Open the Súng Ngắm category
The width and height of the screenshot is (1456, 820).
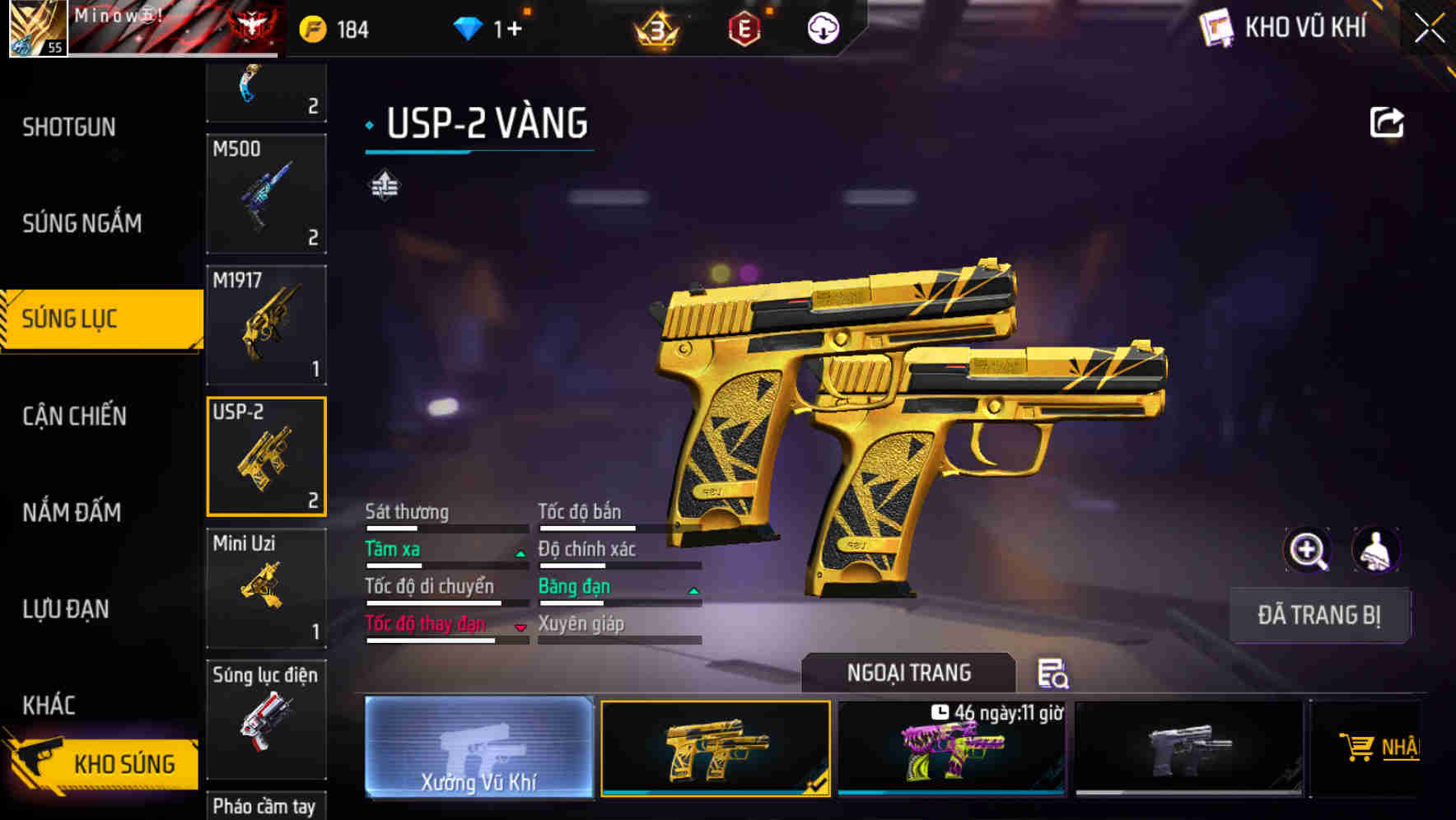tap(82, 223)
